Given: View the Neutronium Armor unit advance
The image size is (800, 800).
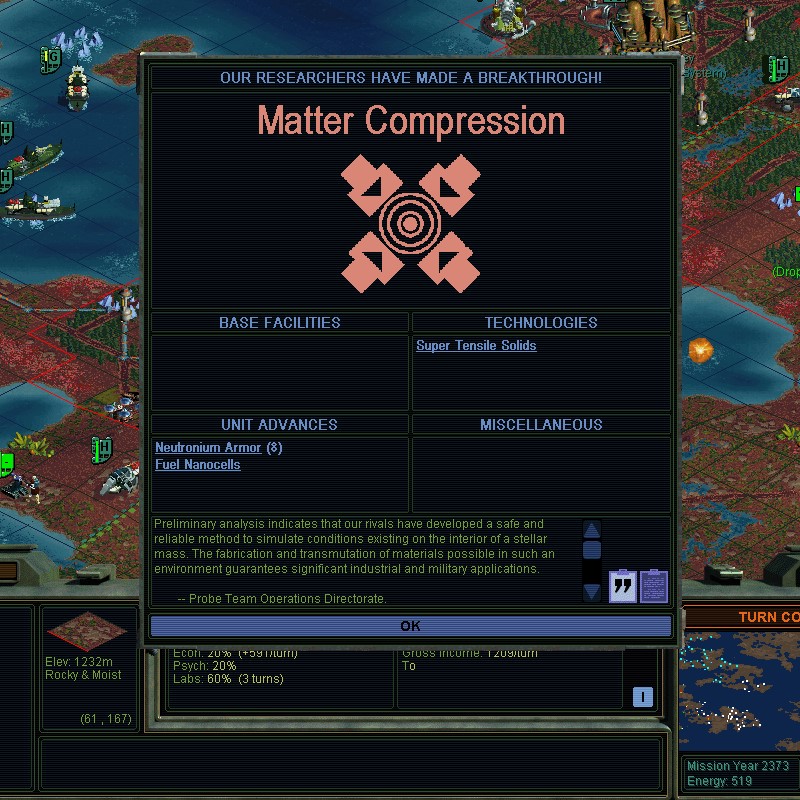Looking at the screenshot, I should [x=208, y=448].
